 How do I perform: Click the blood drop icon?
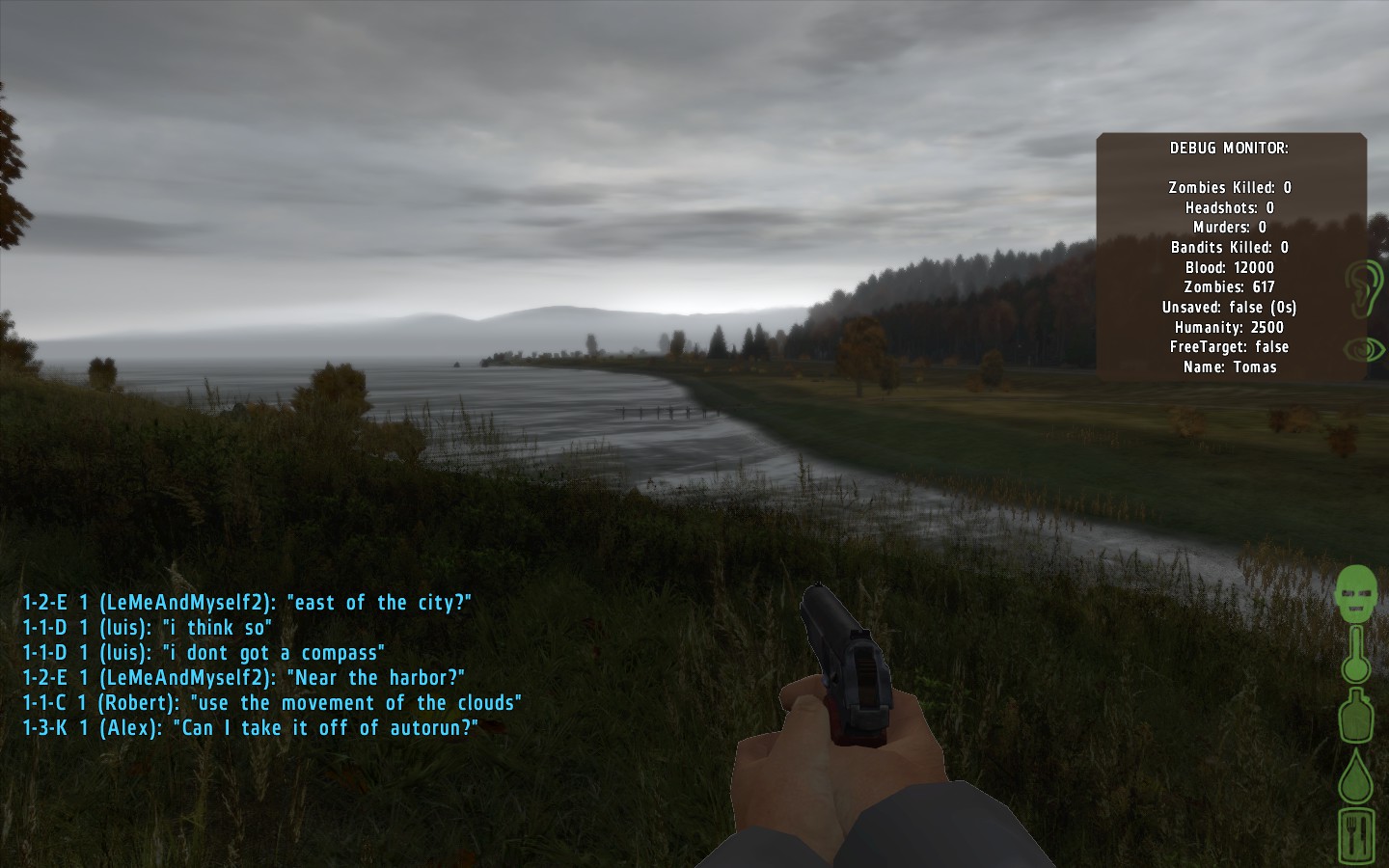pyautogui.click(x=1355, y=775)
